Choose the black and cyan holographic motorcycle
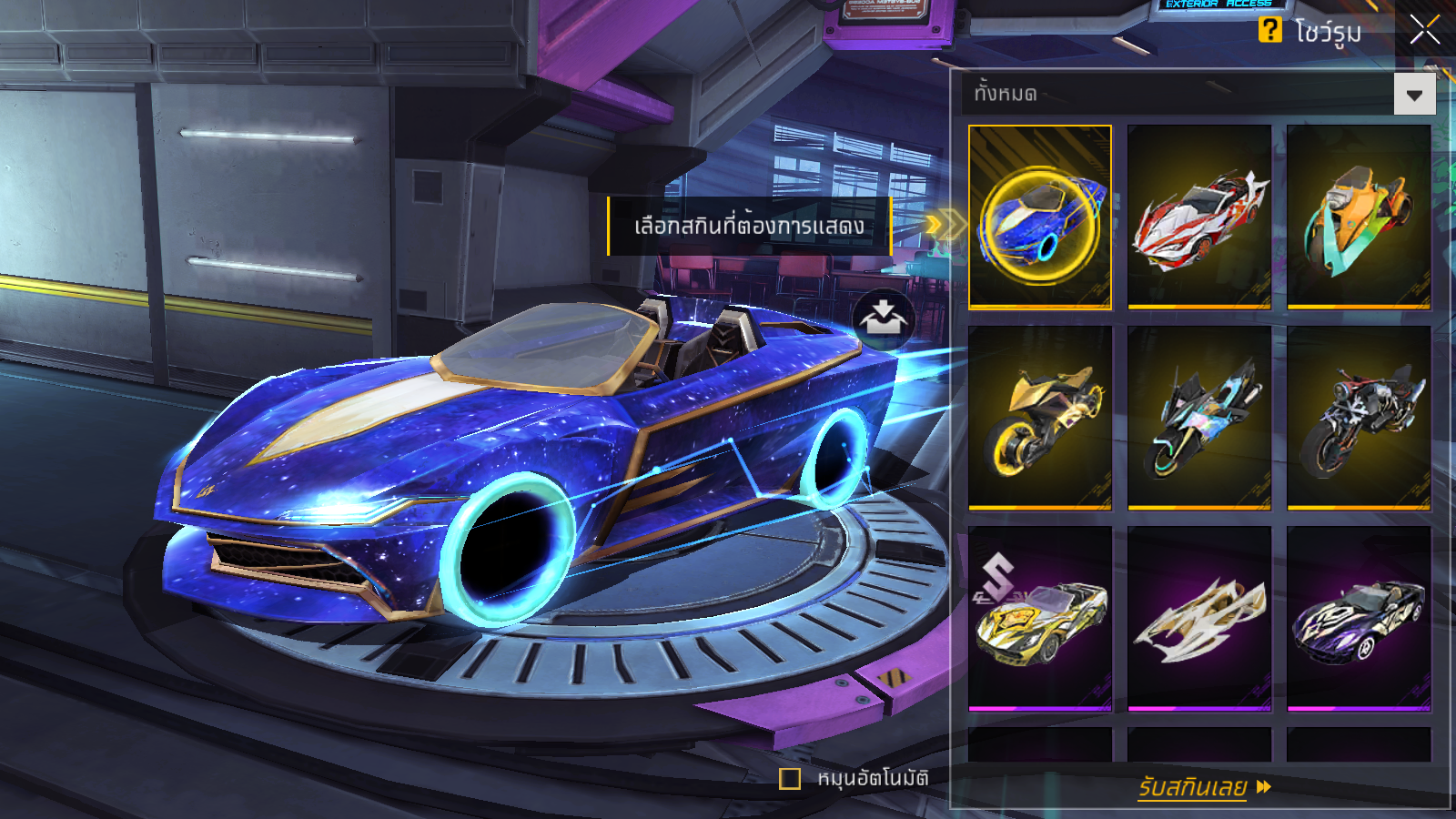The height and width of the screenshot is (819, 1456). click(1199, 418)
